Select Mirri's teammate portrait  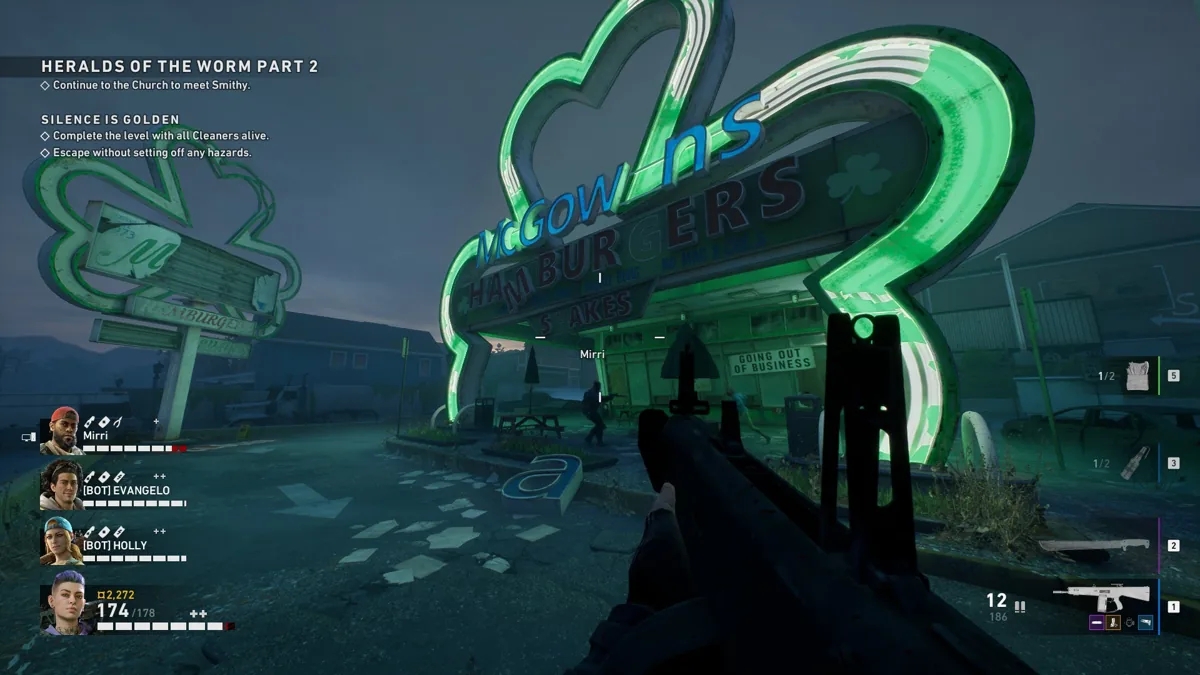point(61,431)
